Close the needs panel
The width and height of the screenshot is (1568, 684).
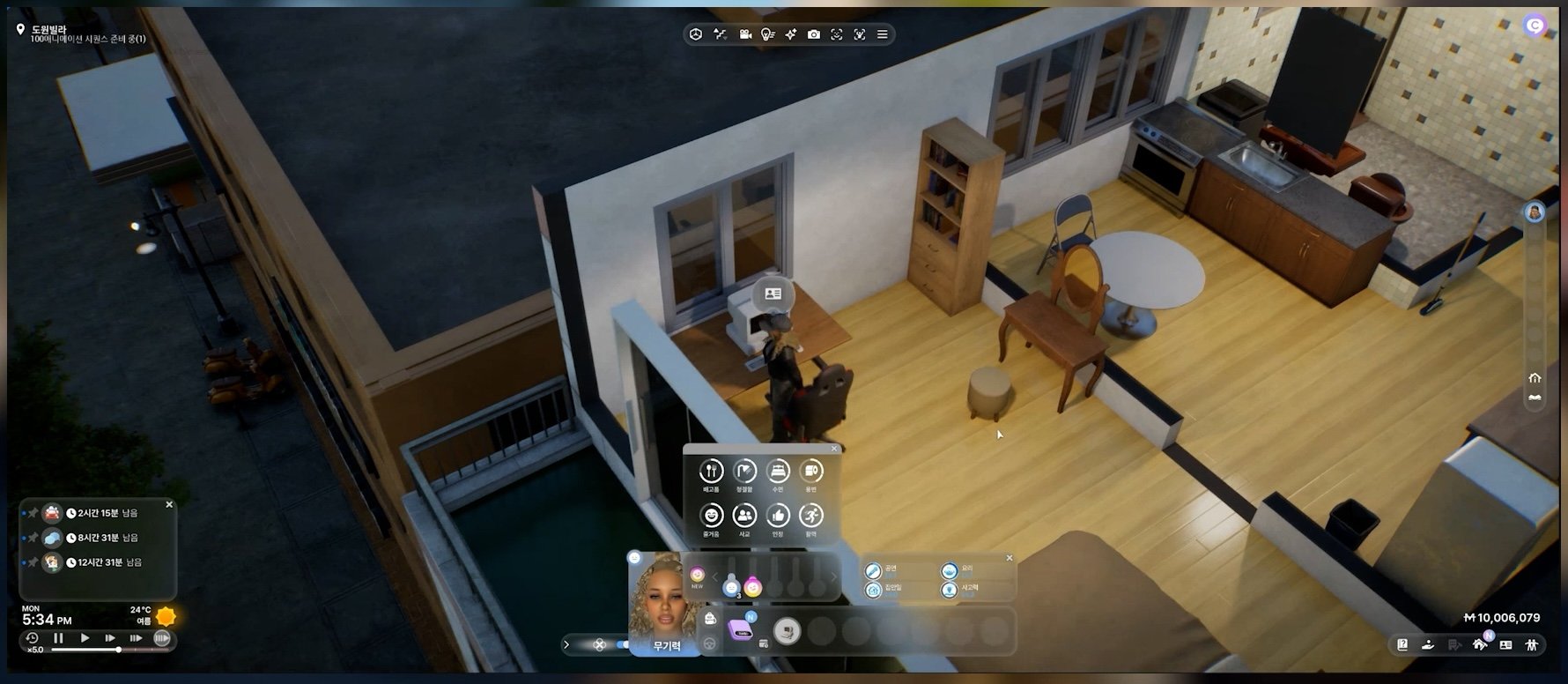click(834, 450)
